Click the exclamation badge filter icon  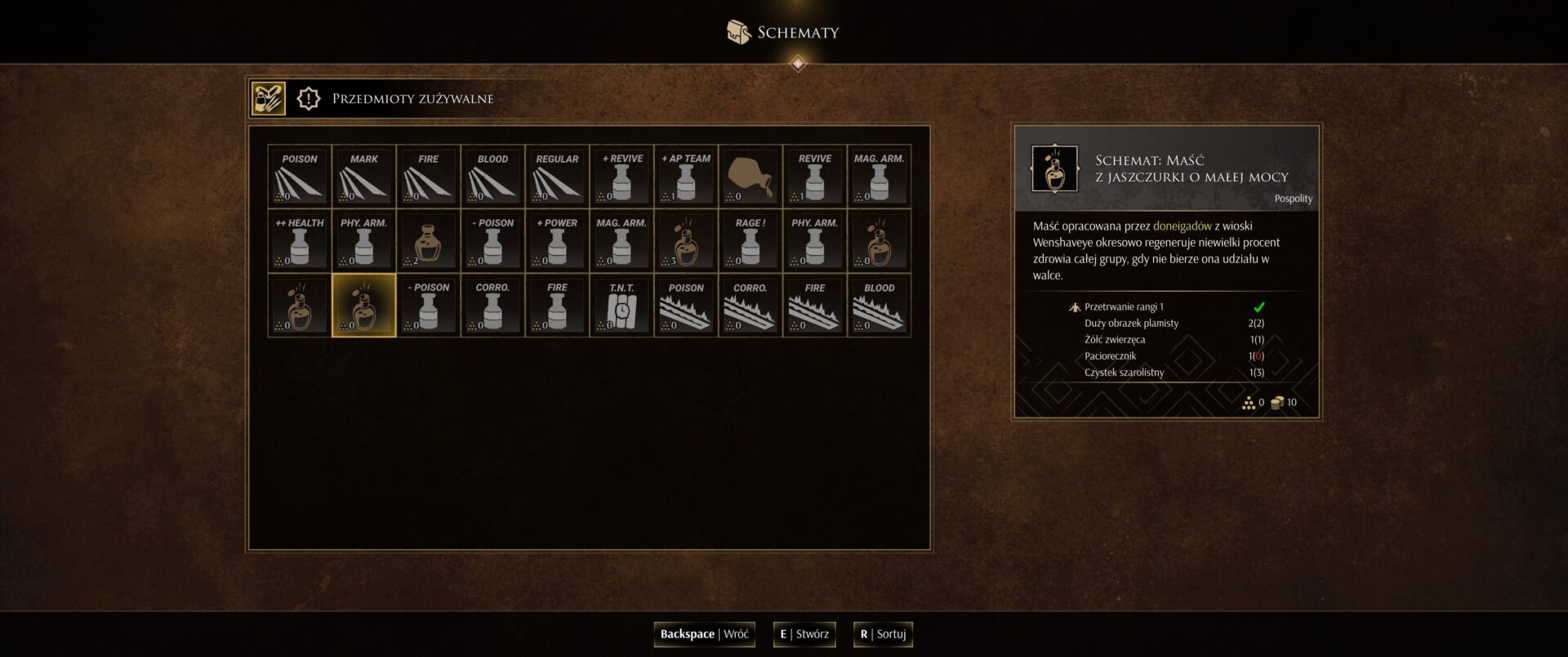tap(309, 99)
